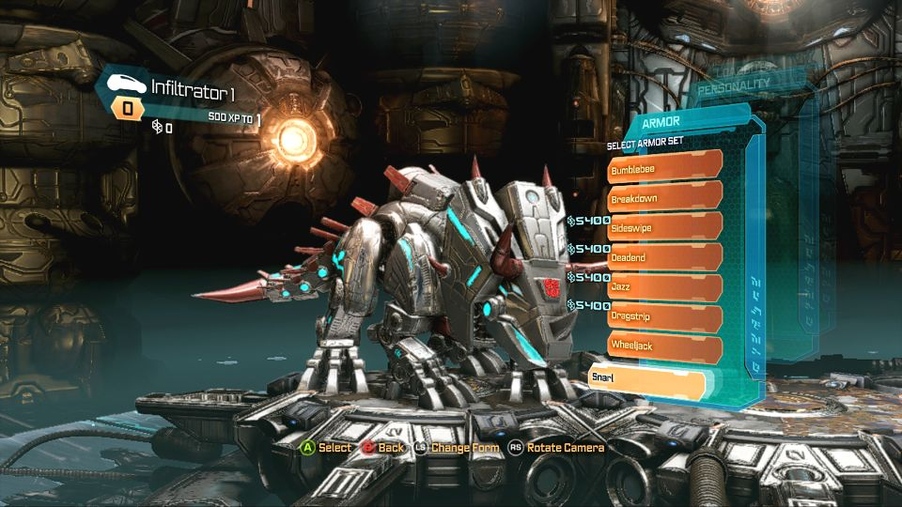Choose the Breakdown armor set

coord(665,197)
